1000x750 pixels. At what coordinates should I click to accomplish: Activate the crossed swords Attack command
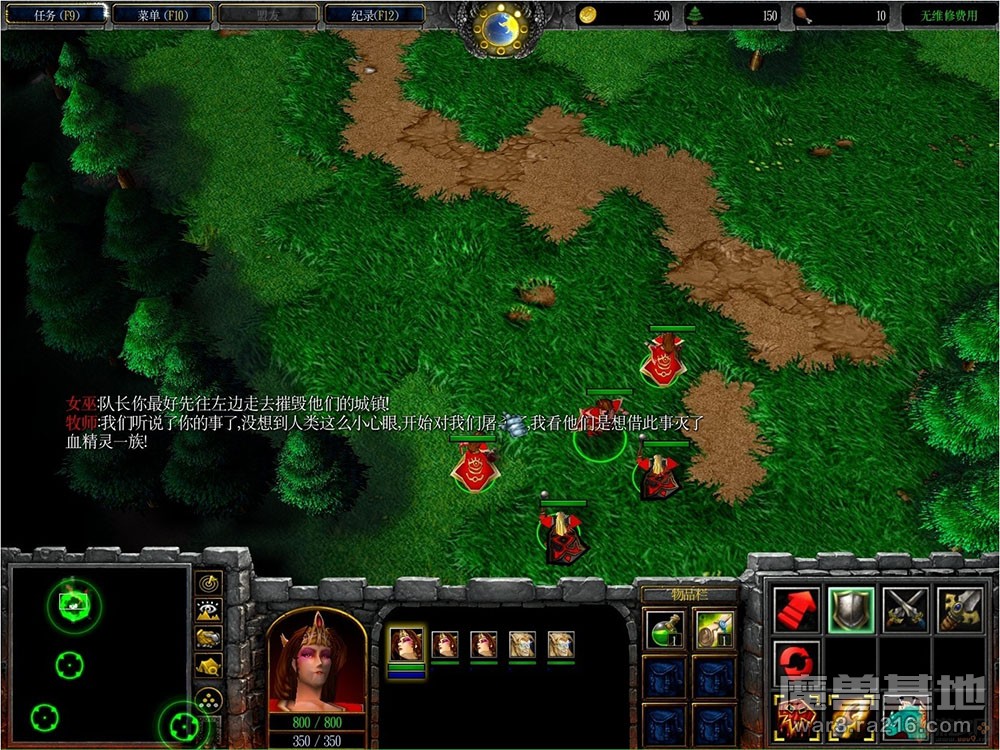click(904, 610)
